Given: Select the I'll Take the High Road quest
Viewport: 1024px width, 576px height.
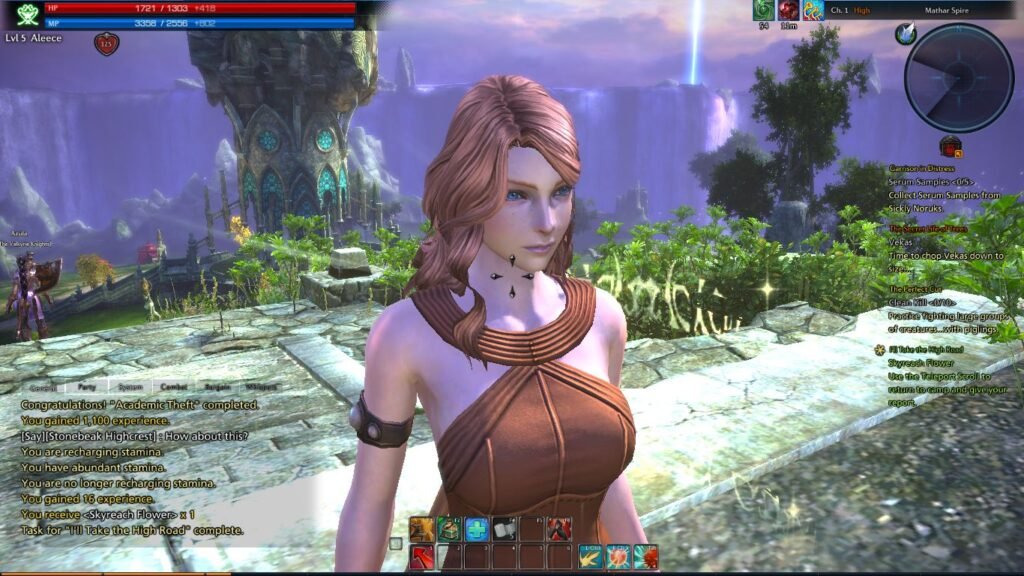Looking at the screenshot, I should (919, 349).
